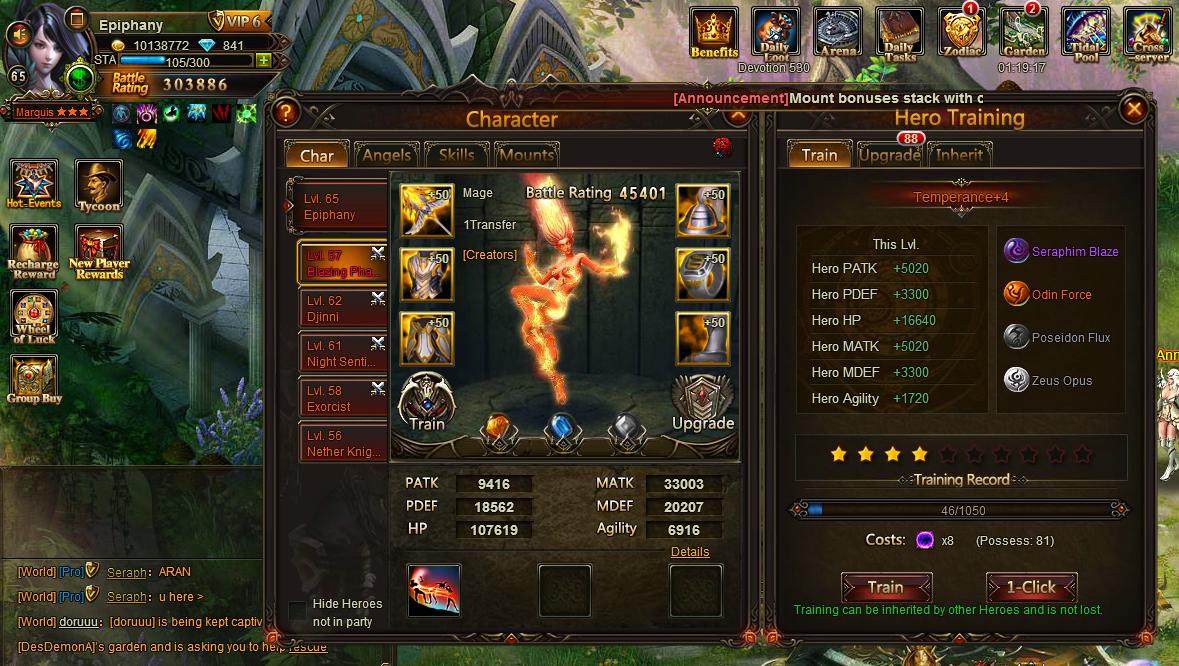Viewport: 1179px width, 666px height.
Task: Open the Skills tab
Action: coord(456,155)
